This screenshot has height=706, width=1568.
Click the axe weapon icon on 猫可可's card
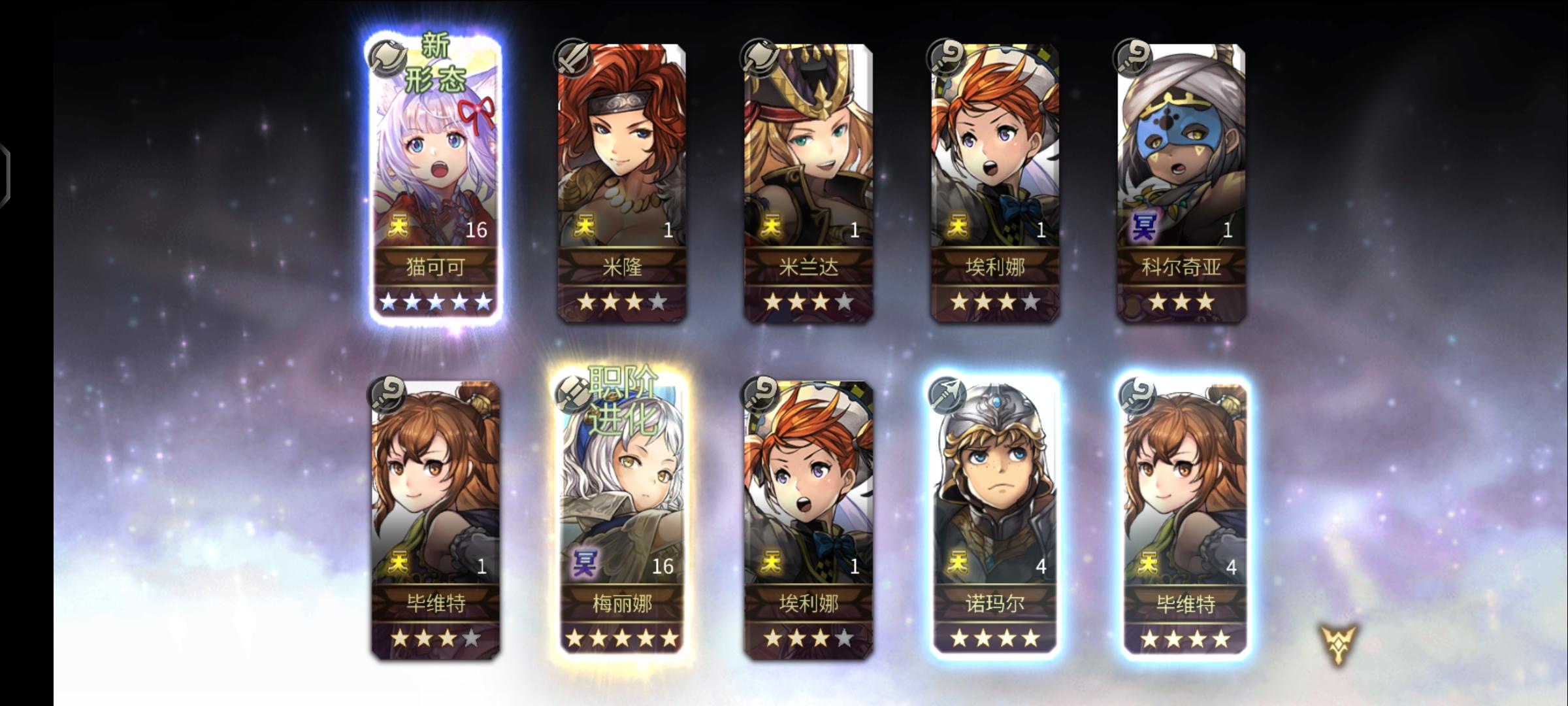[x=387, y=58]
